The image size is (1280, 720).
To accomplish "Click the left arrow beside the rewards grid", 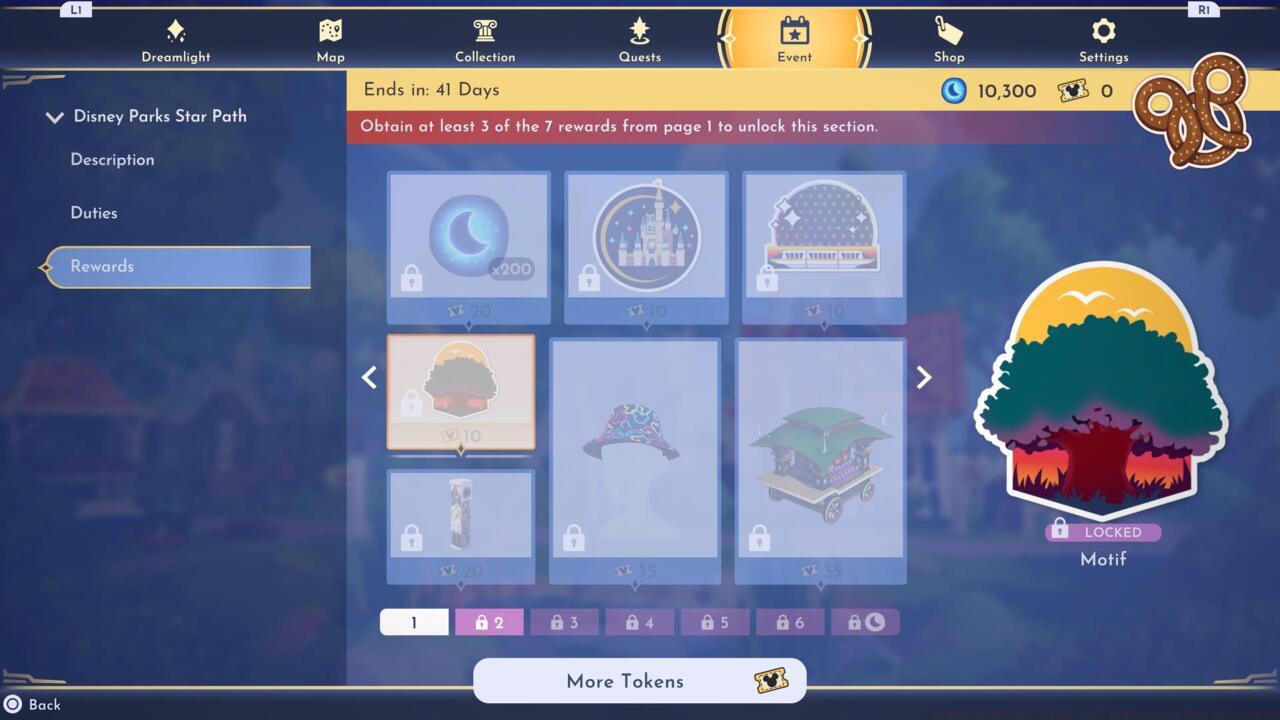I will pyautogui.click(x=369, y=377).
